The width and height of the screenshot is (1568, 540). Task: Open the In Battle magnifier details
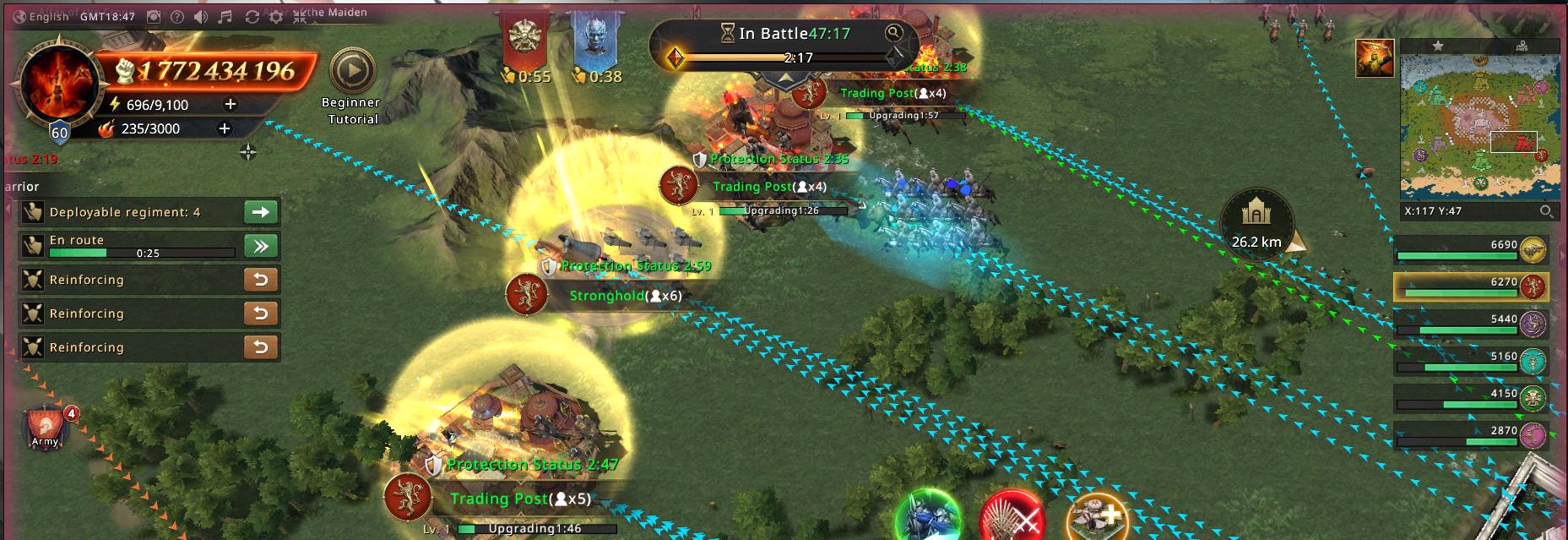tap(893, 33)
